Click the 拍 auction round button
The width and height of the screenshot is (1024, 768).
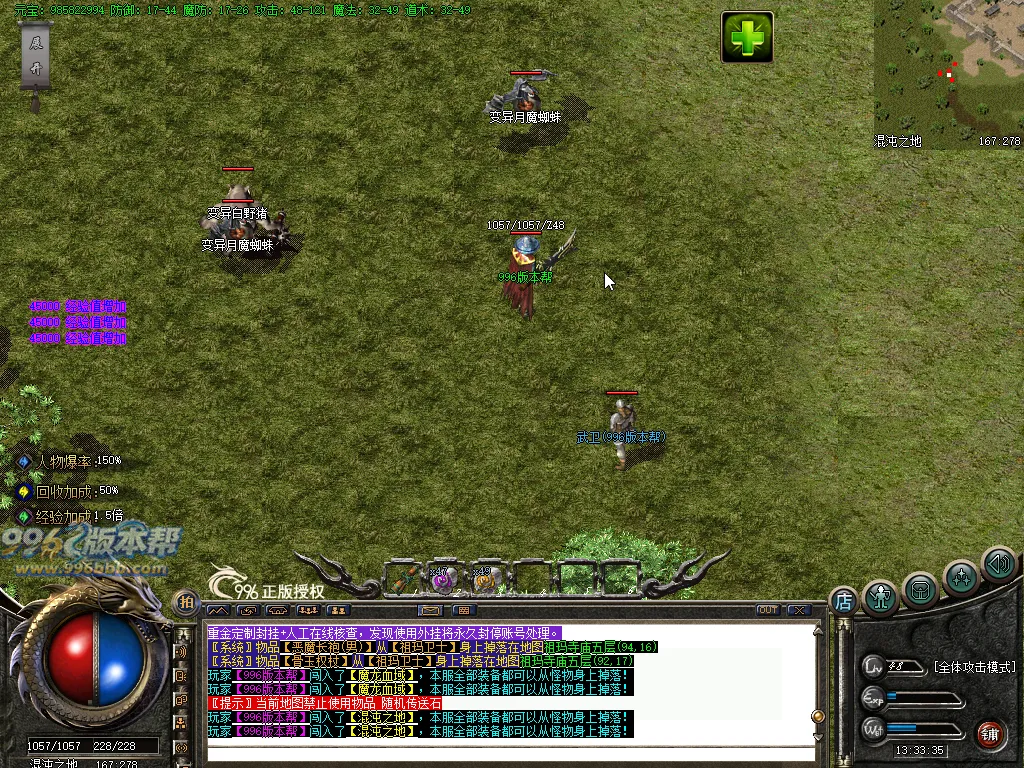tap(186, 602)
